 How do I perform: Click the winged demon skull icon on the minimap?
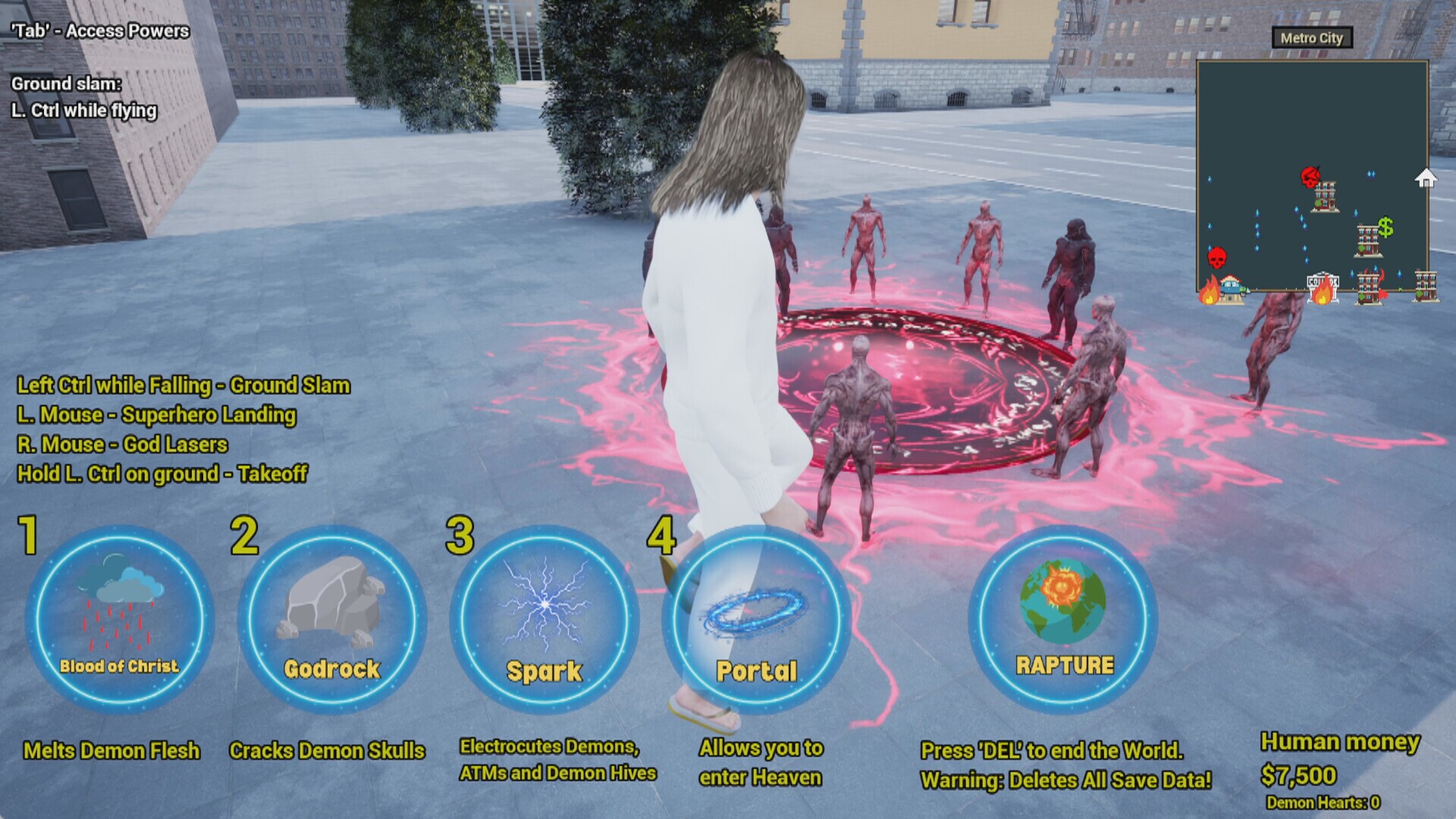coord(1311,176)
